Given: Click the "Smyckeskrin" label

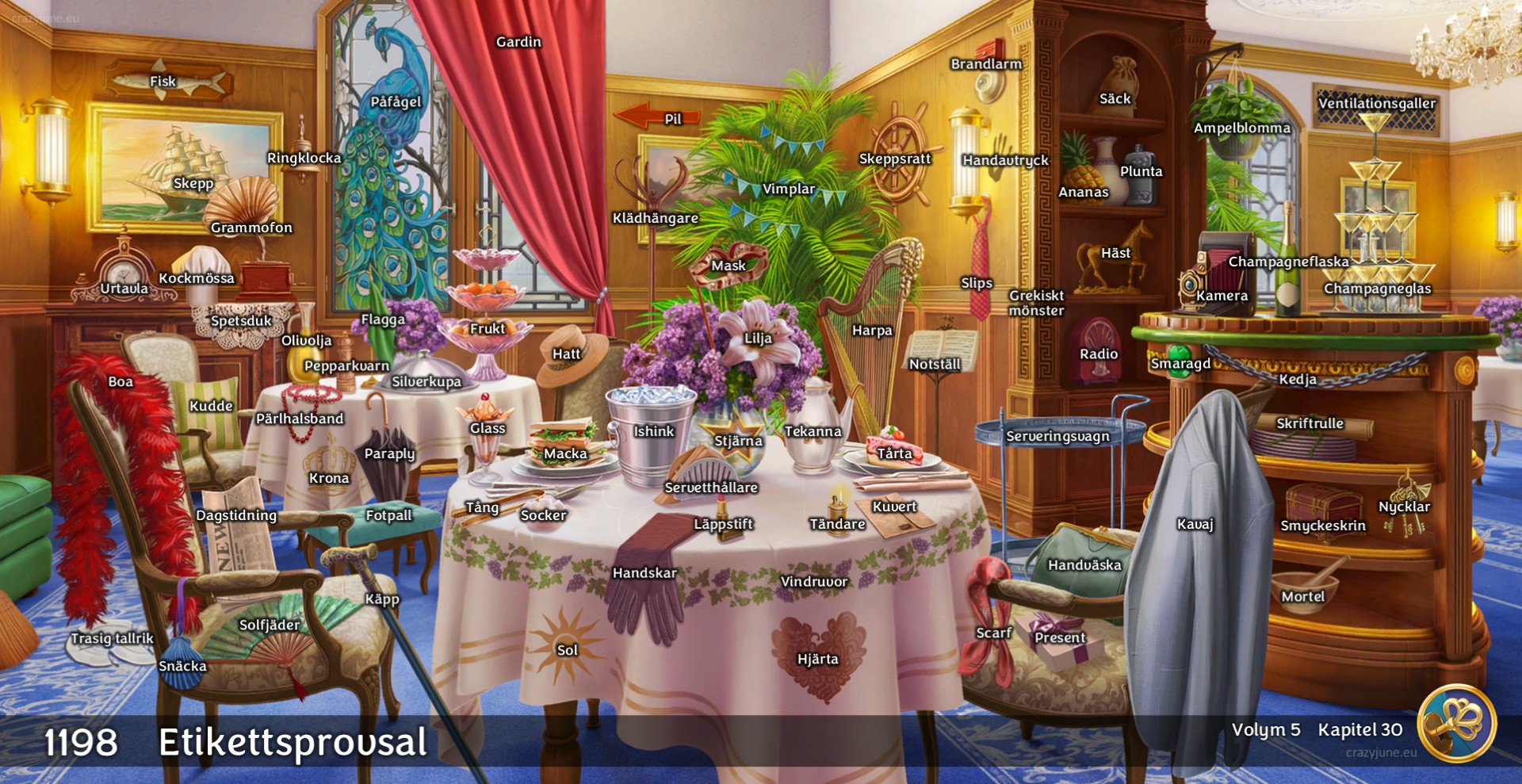Looking at the screenshot, I should click(x=1323, y=526).
